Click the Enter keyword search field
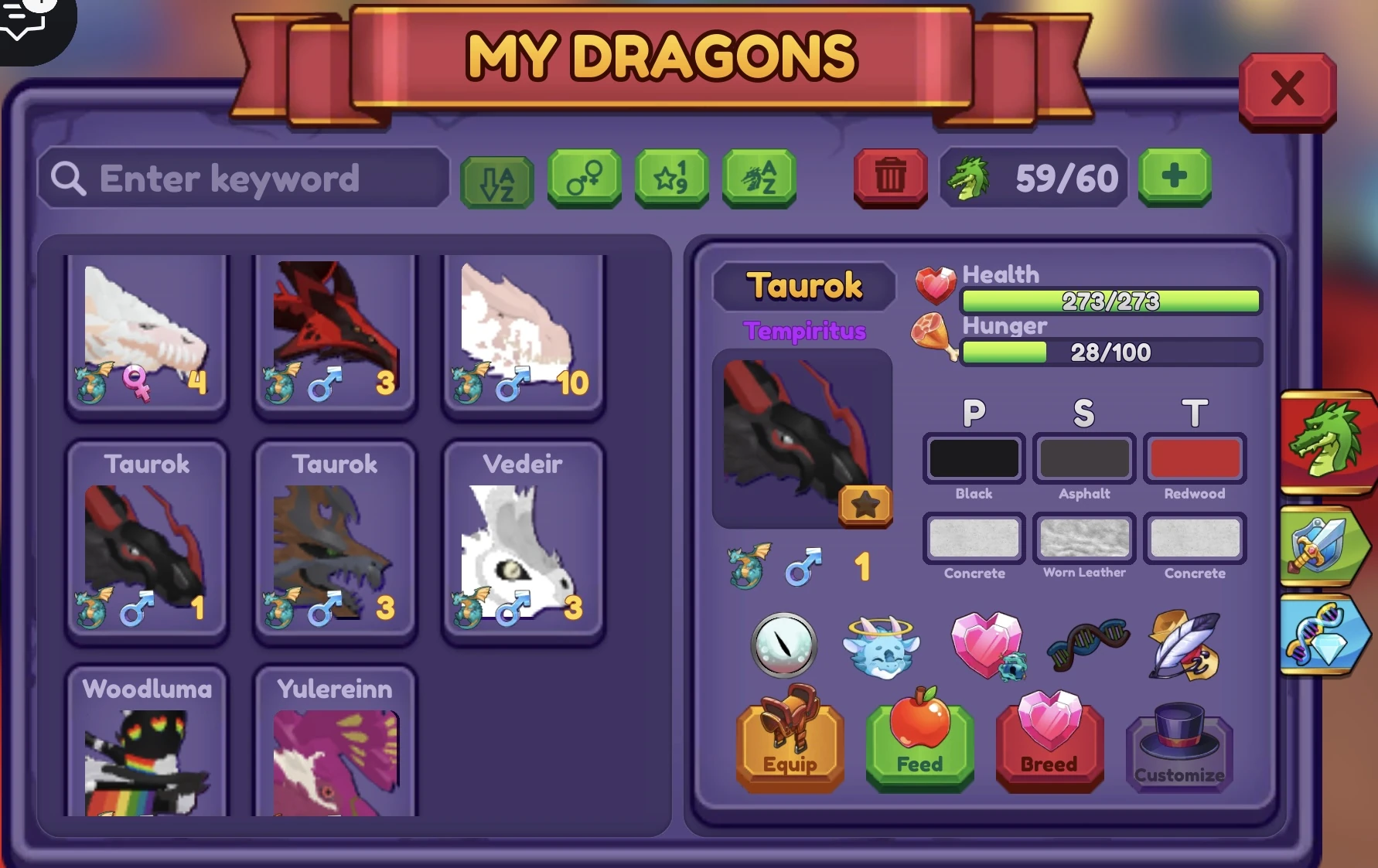The height and width of the screenshot is (868, 1378). [244, 179]
